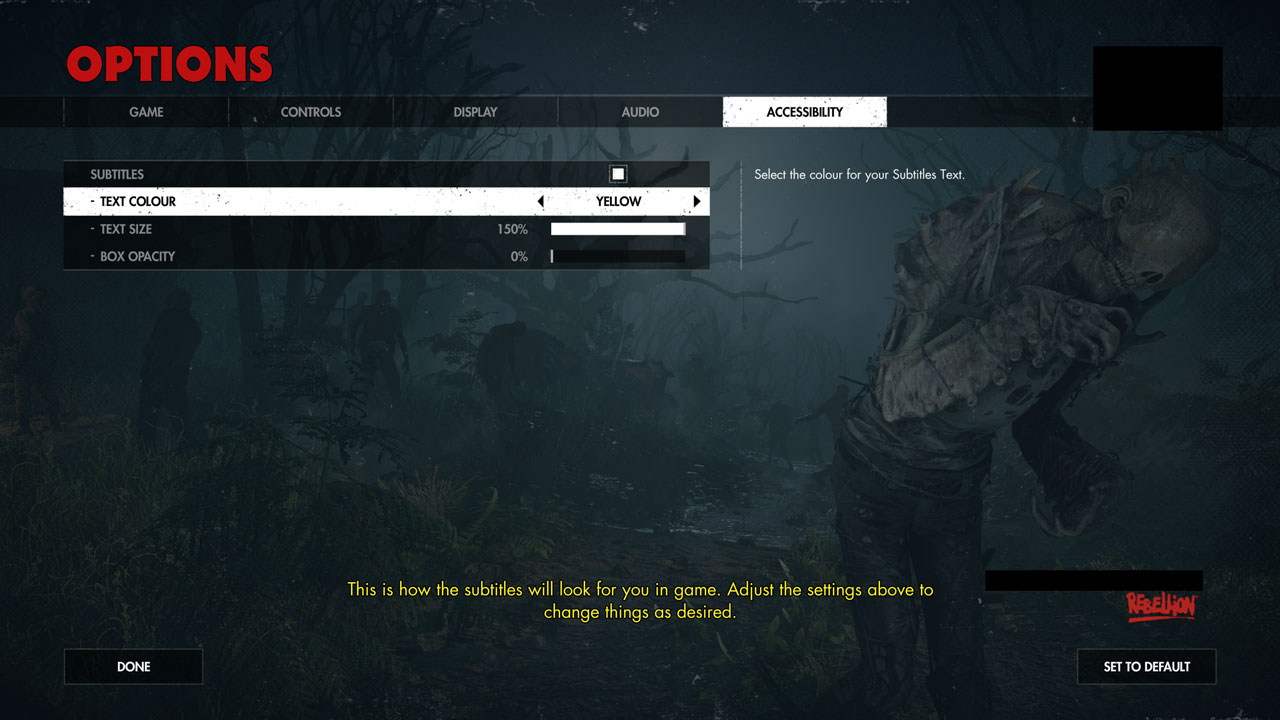Switch to the DISPLAY tab

[474, 112]
